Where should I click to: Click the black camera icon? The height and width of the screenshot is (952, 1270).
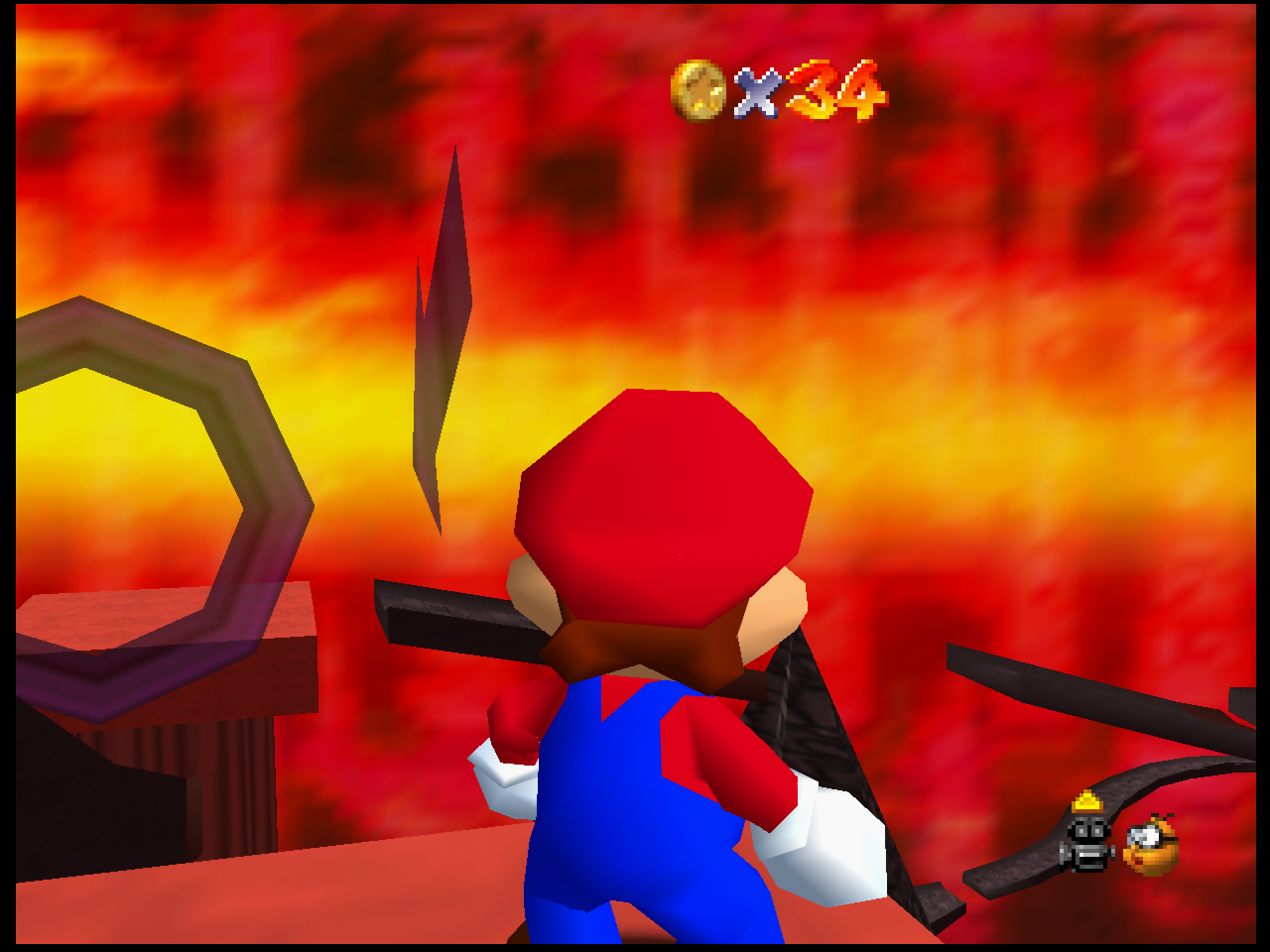coord(1087,845)
